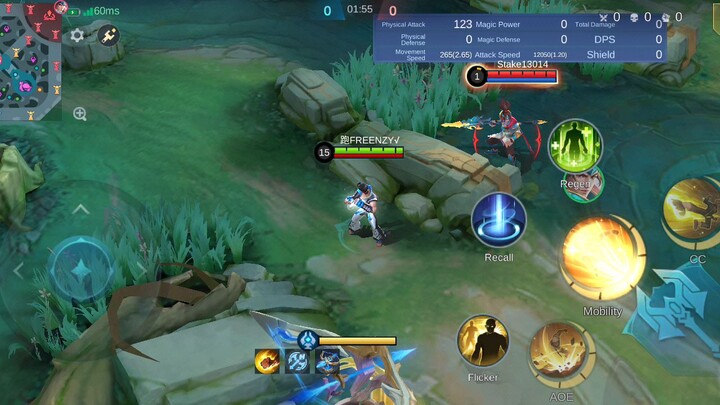
Task: Tap the round icon beside the settings gear
Action: point(108,35)
